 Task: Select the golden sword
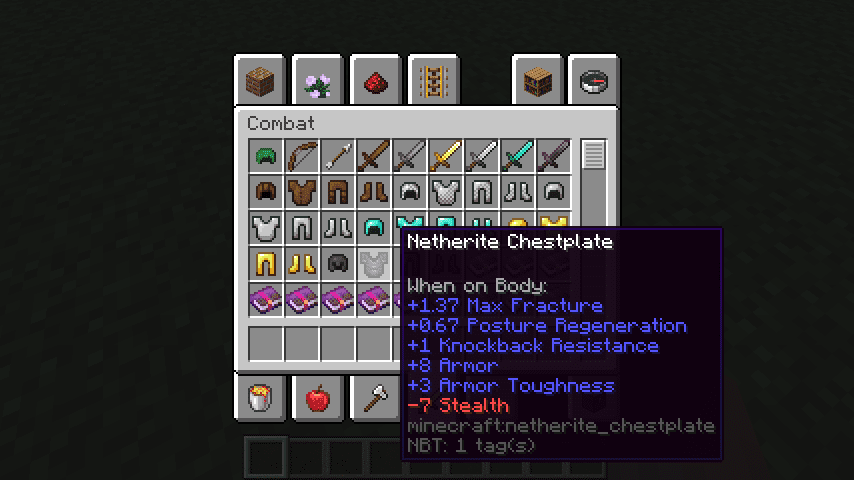446,156
